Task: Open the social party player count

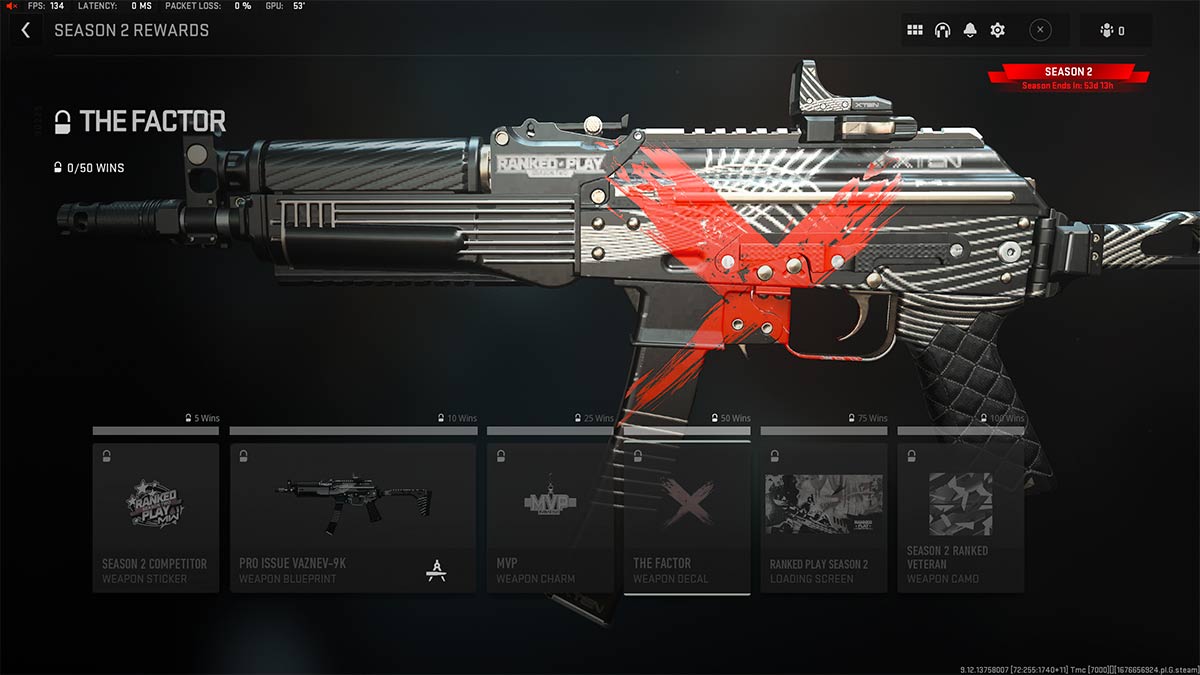Action: pyautogui.click(x=1113, y=31)
